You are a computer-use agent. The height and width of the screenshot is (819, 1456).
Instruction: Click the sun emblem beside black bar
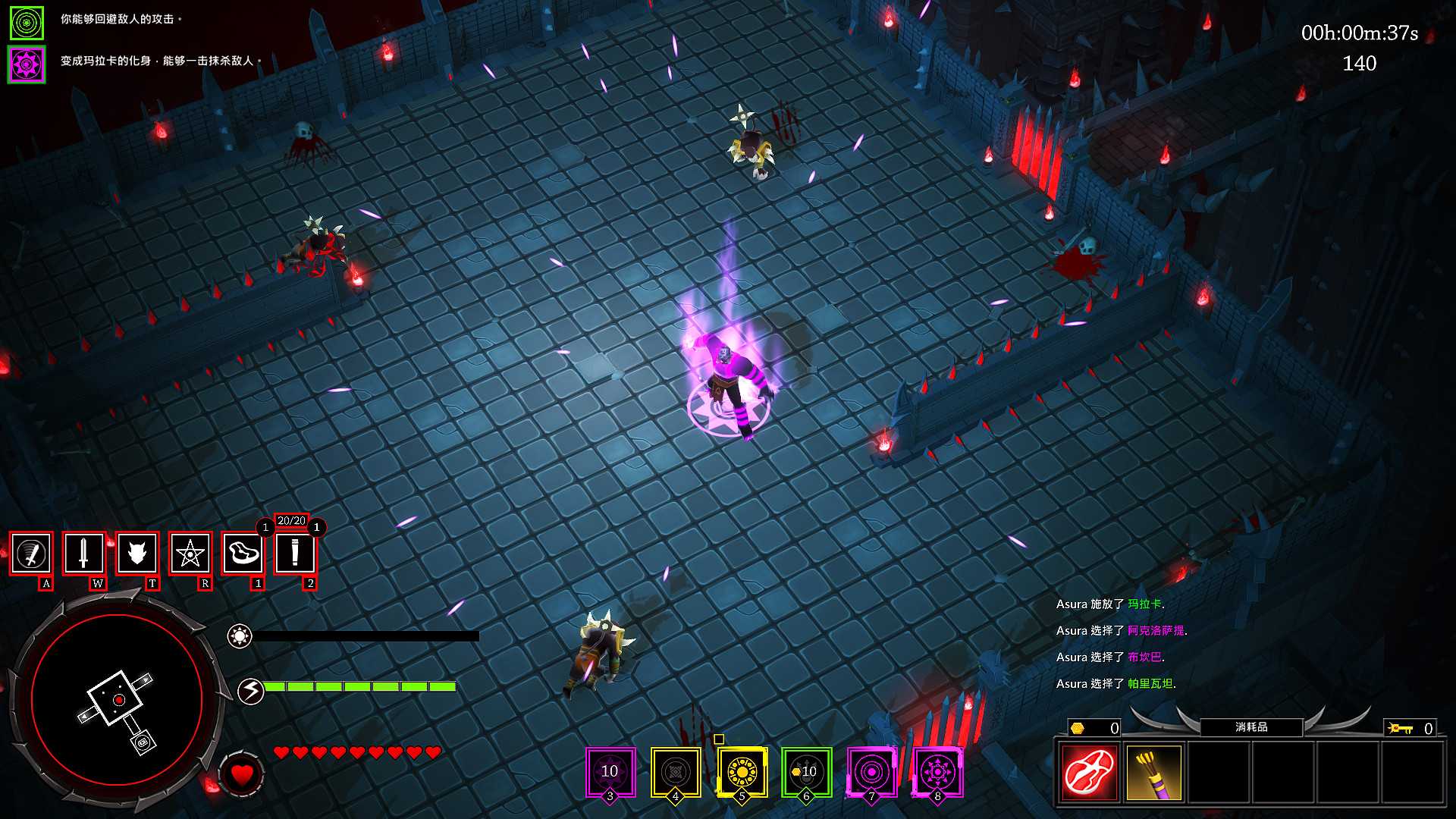pyautogui.click(x=240, y=636)
